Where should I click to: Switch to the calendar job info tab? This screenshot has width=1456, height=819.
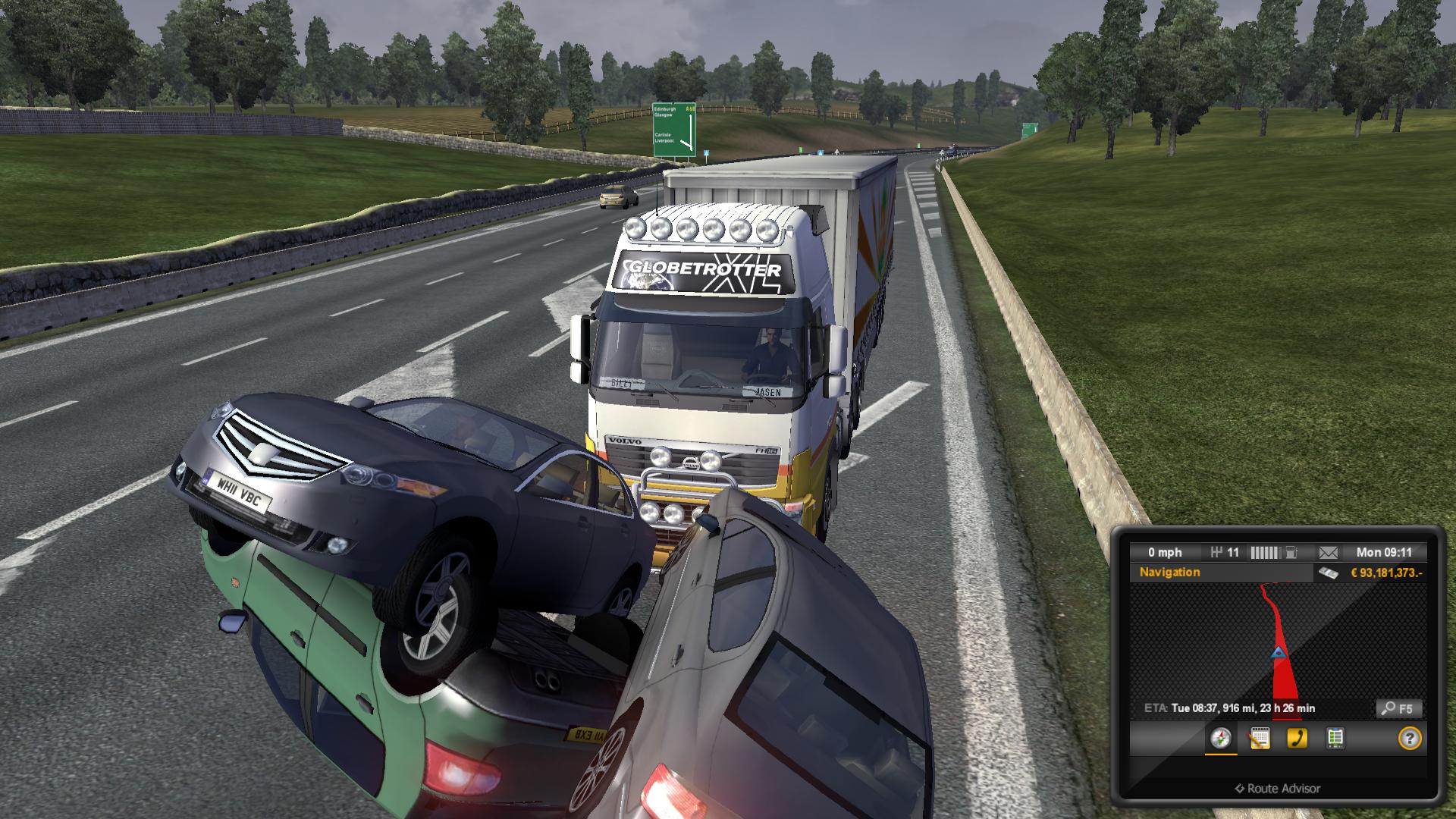(1259, 738)
